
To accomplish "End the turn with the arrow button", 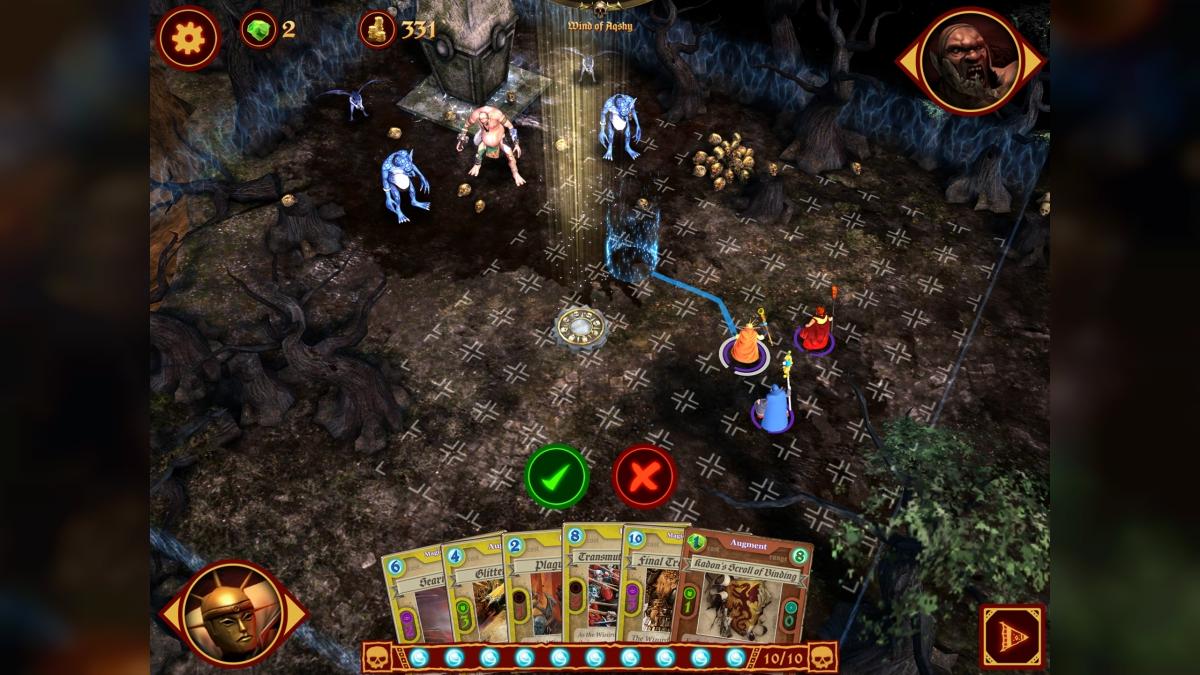I will (1012, 635).
